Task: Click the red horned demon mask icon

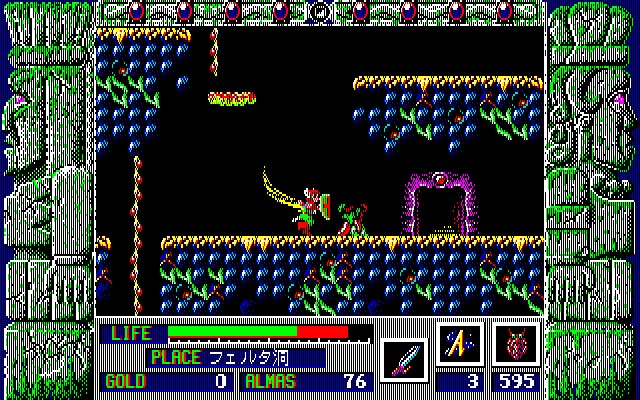Action: (516, 344)
